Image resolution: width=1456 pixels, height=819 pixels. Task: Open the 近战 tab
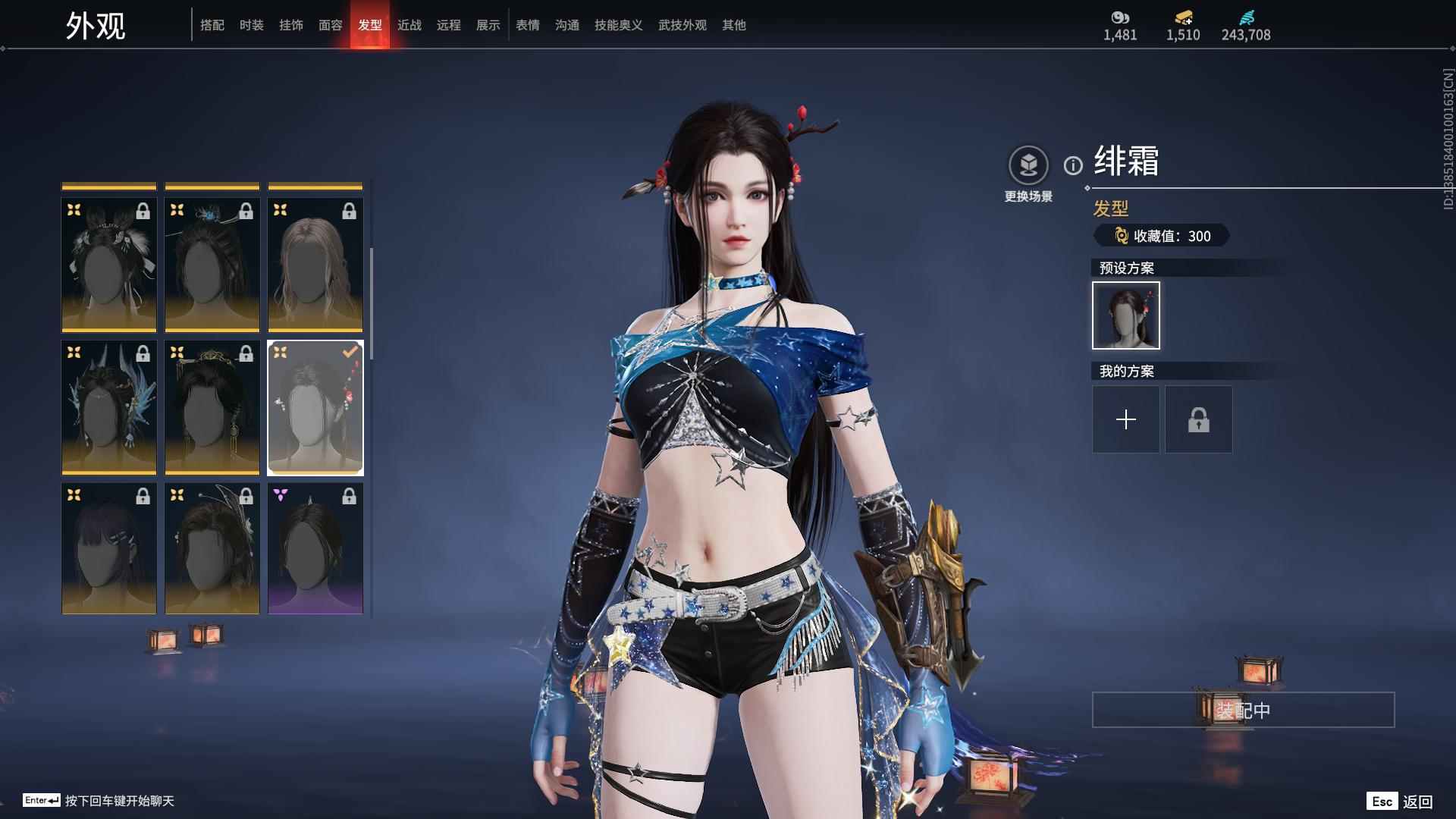point(409,25)
